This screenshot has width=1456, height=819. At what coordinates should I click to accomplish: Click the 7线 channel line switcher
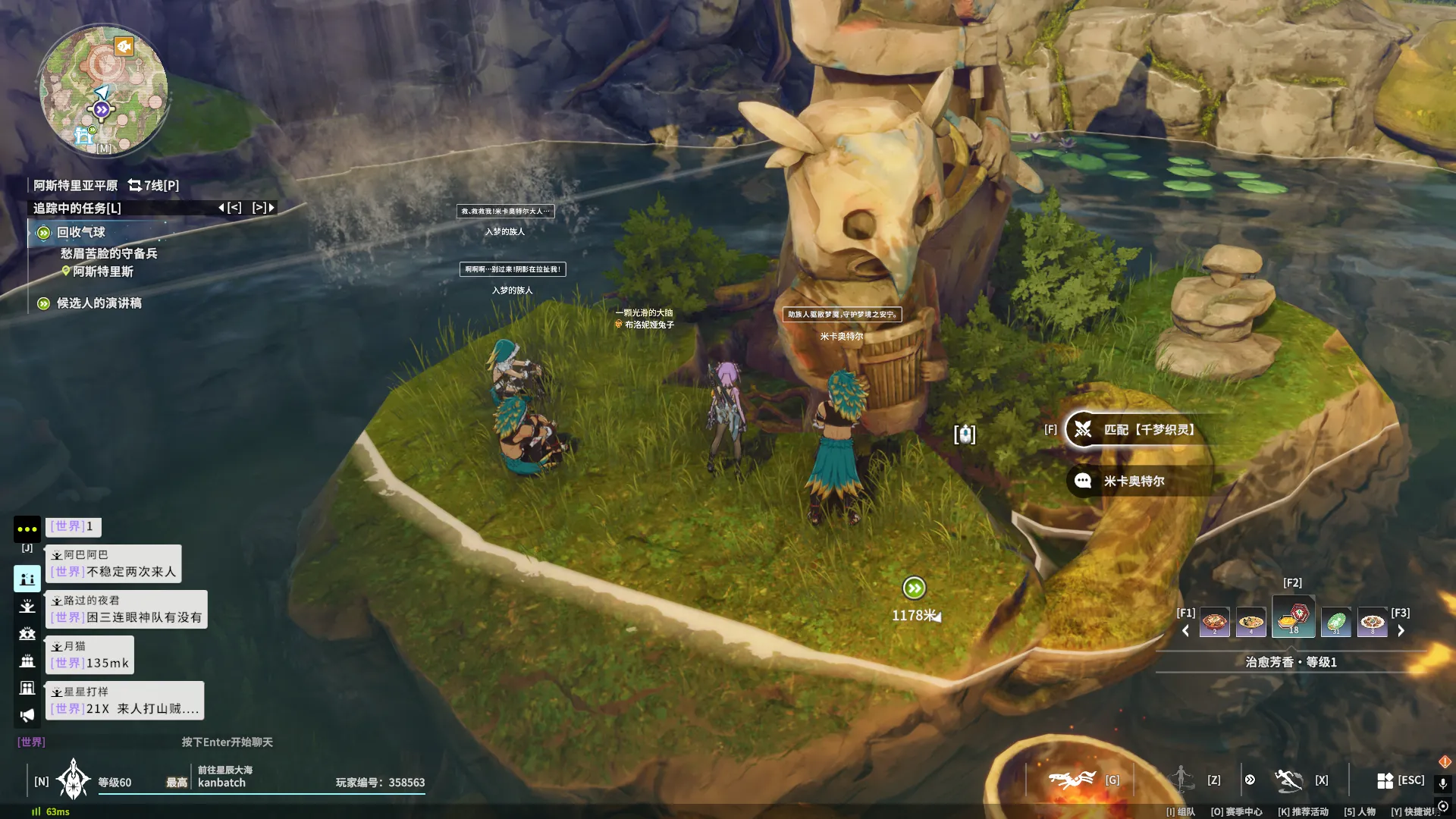coord(154,186)
